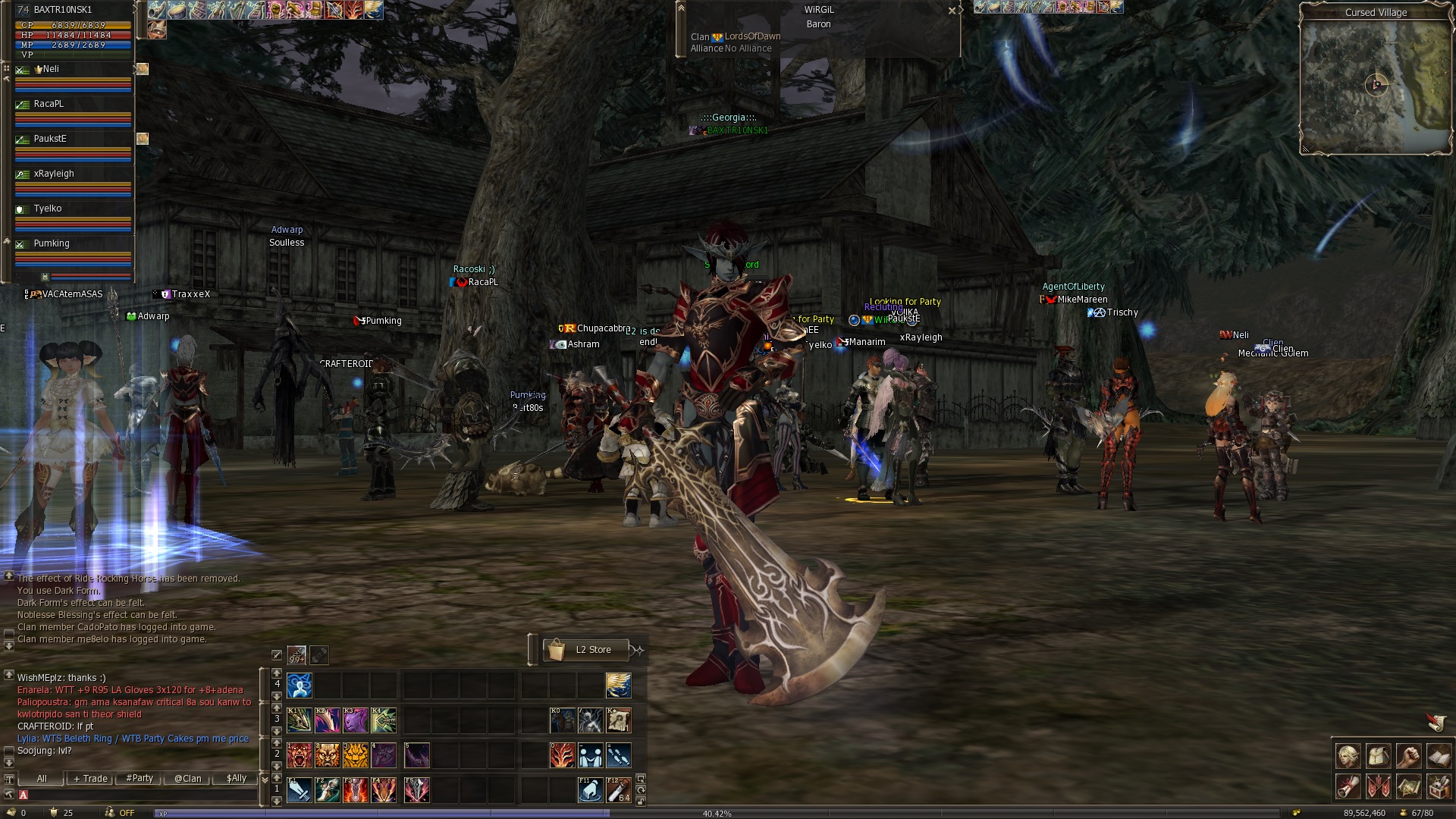The width and height of the screenshot is (1456, 819).
Task: Open the character status head icon
Action: [x=1348, y=756]
